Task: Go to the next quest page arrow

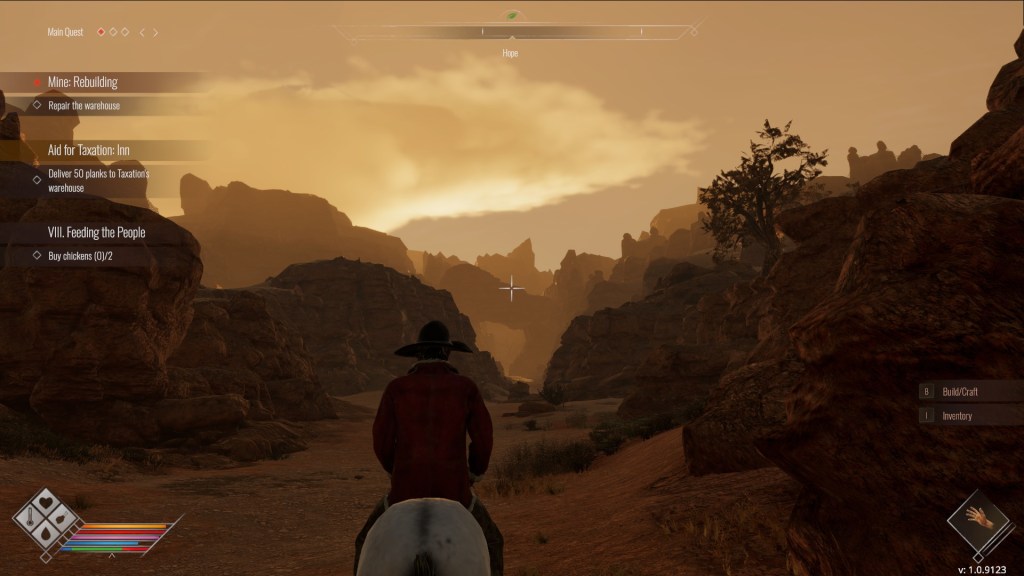Action: coord(156,32)
